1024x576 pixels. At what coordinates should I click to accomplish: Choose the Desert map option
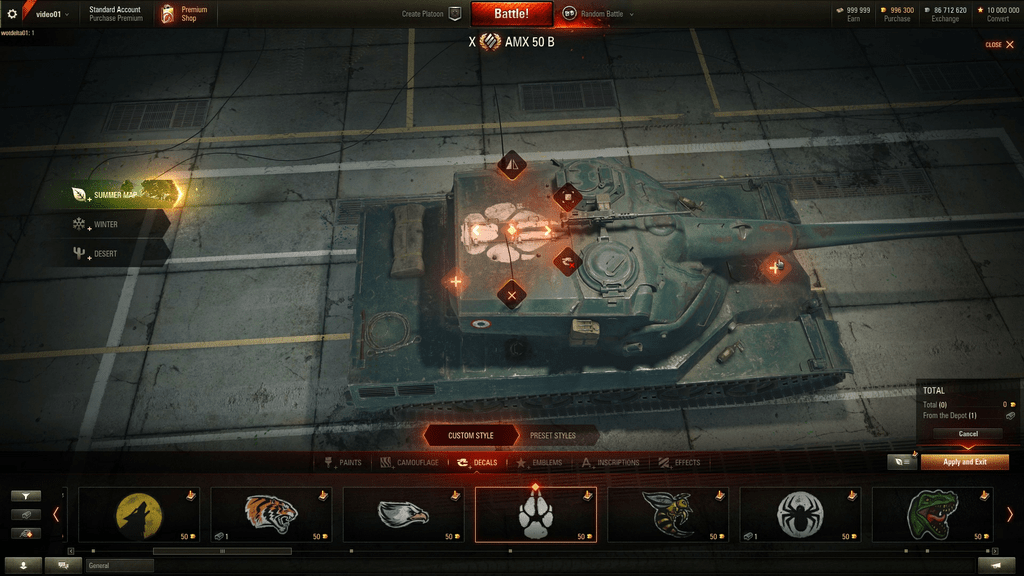(x=106, y=254)
